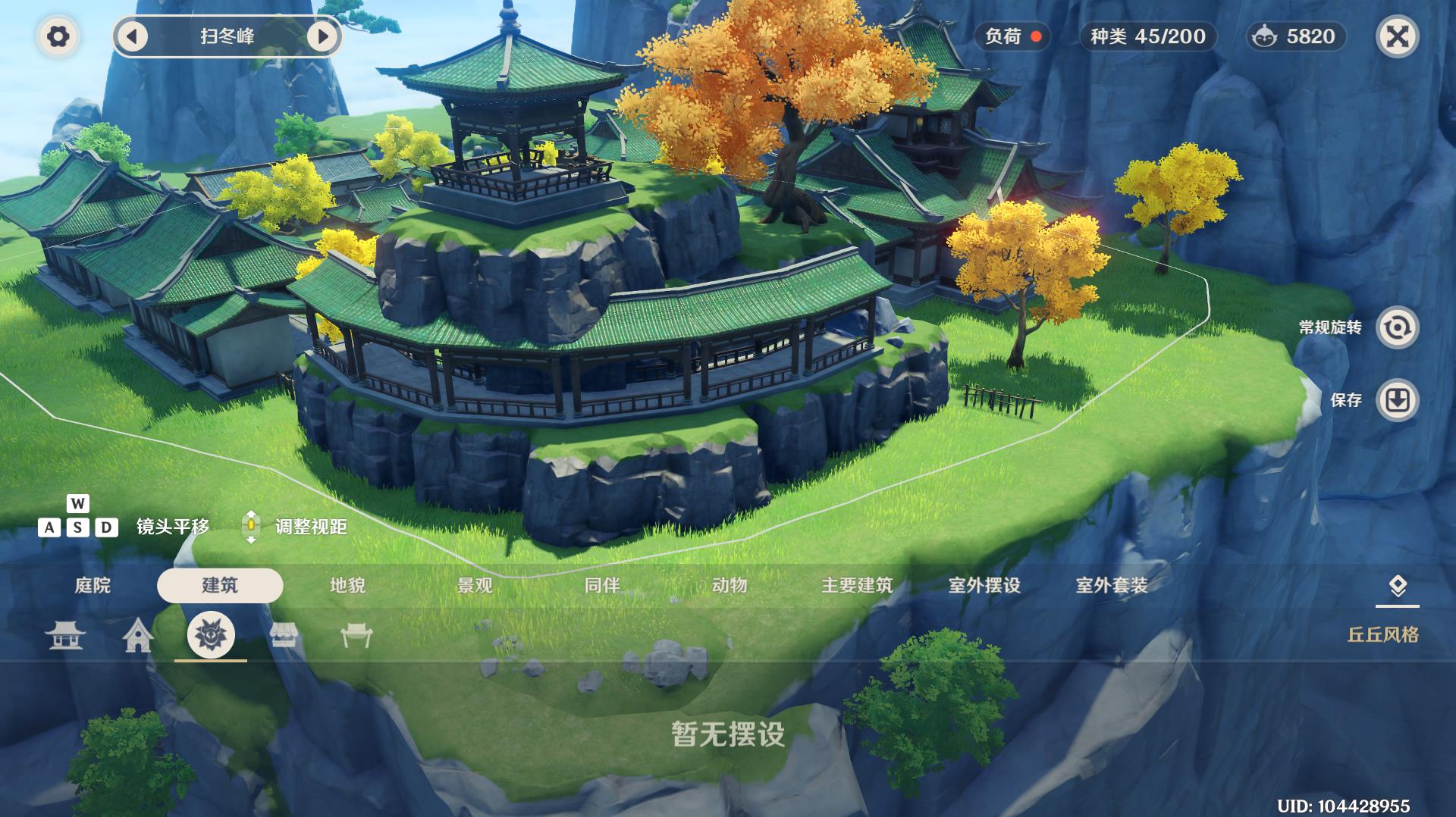This screenshot has height=817, width=1456.
Task: Open the 室外摆设 tab
Action: tap(984, 586)
